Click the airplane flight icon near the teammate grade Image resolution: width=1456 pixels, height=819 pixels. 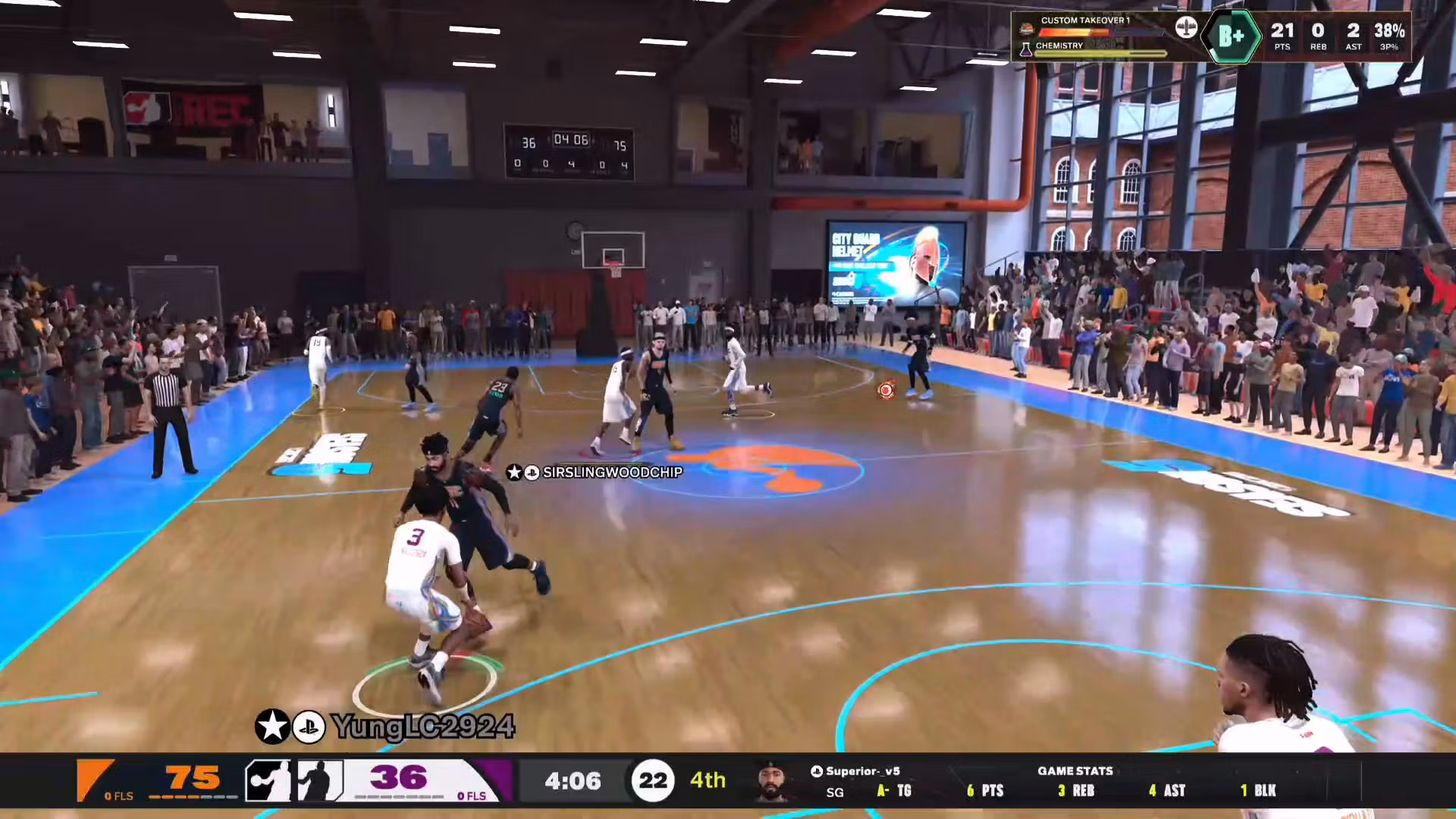1187,29
